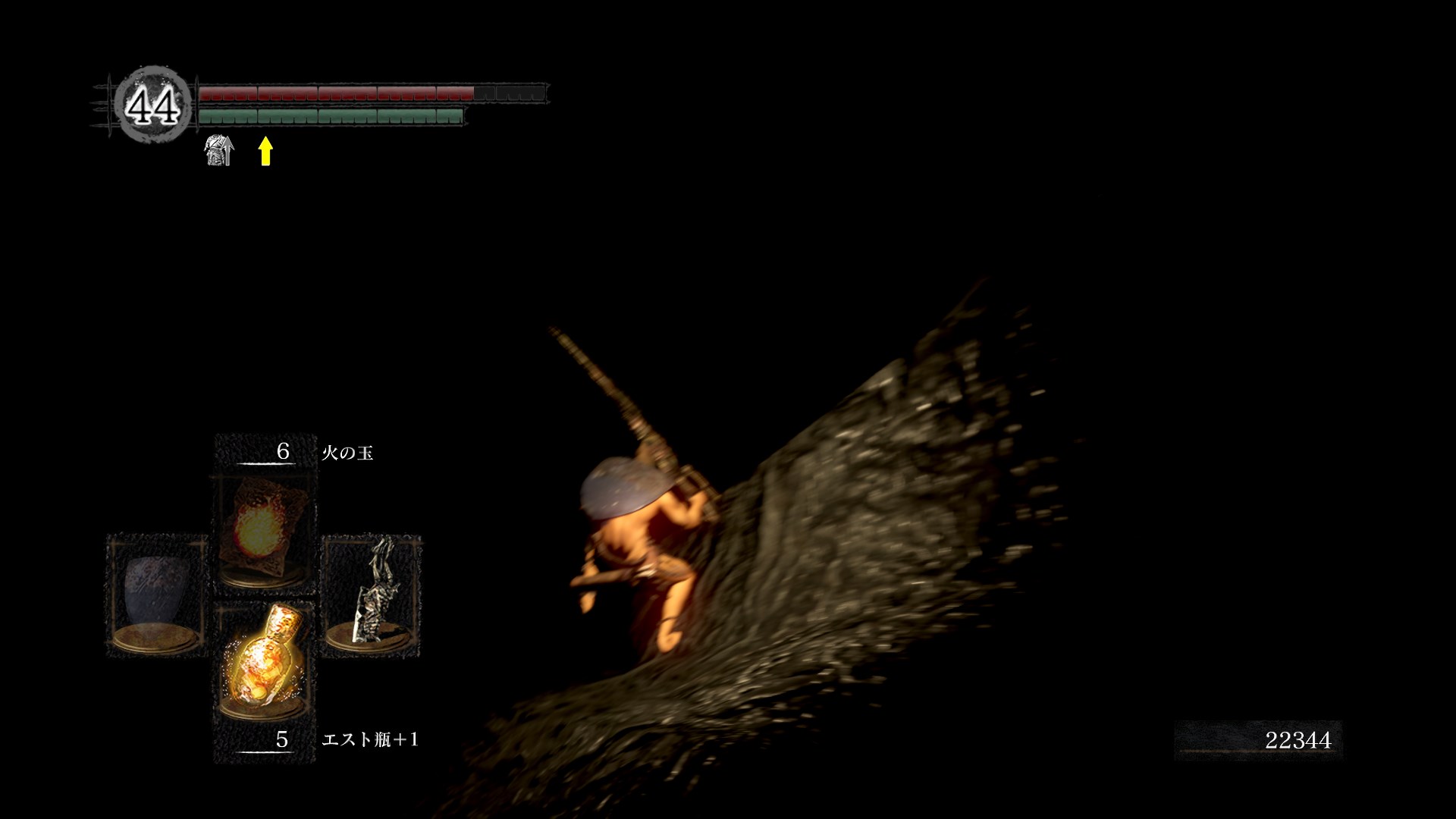The image size is (1456, 819).
Task: Select the right-hand weapon slot
Action: tap(372, 595)
